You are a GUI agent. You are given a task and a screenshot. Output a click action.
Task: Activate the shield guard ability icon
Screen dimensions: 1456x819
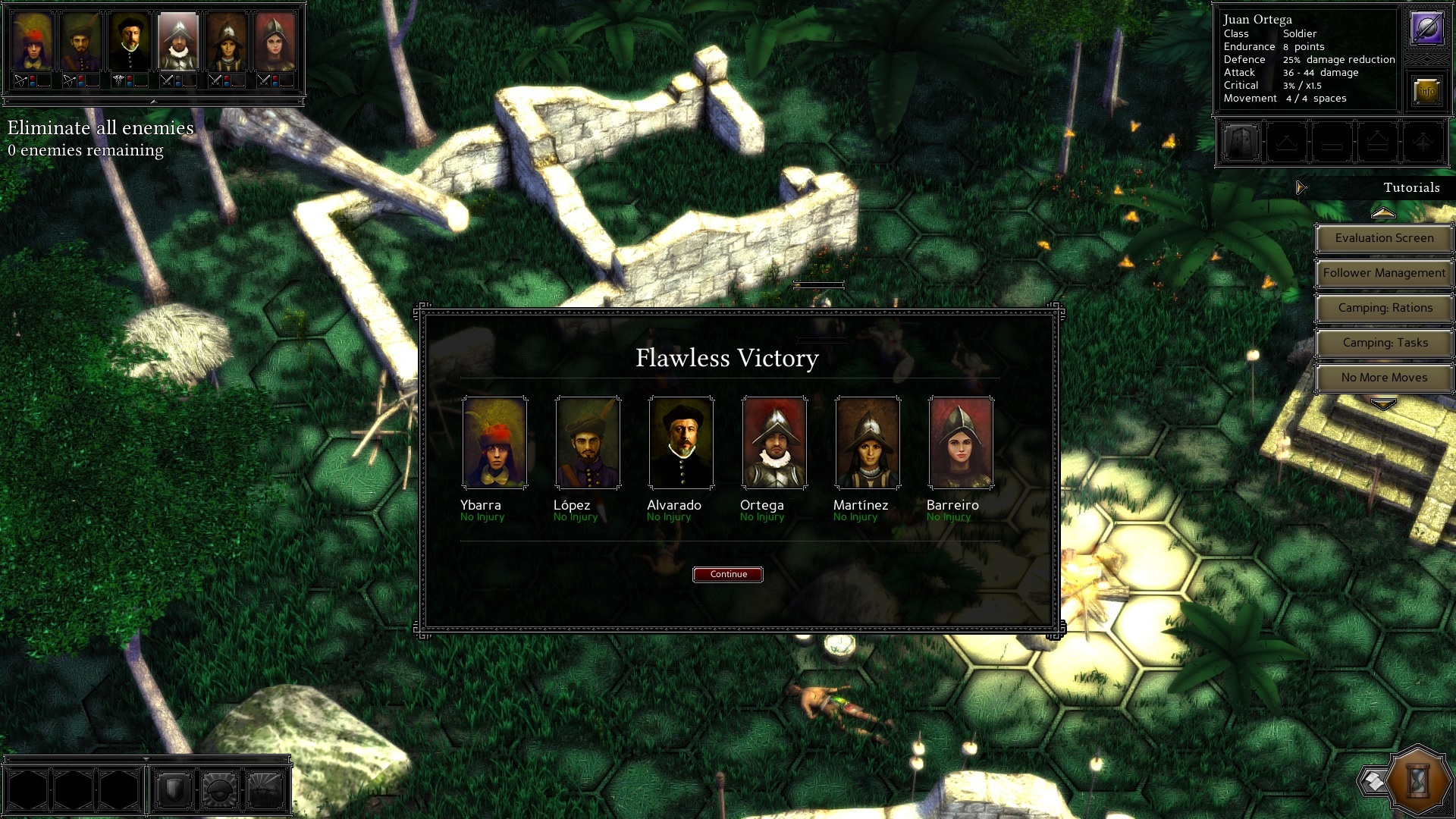pos(174,790)
